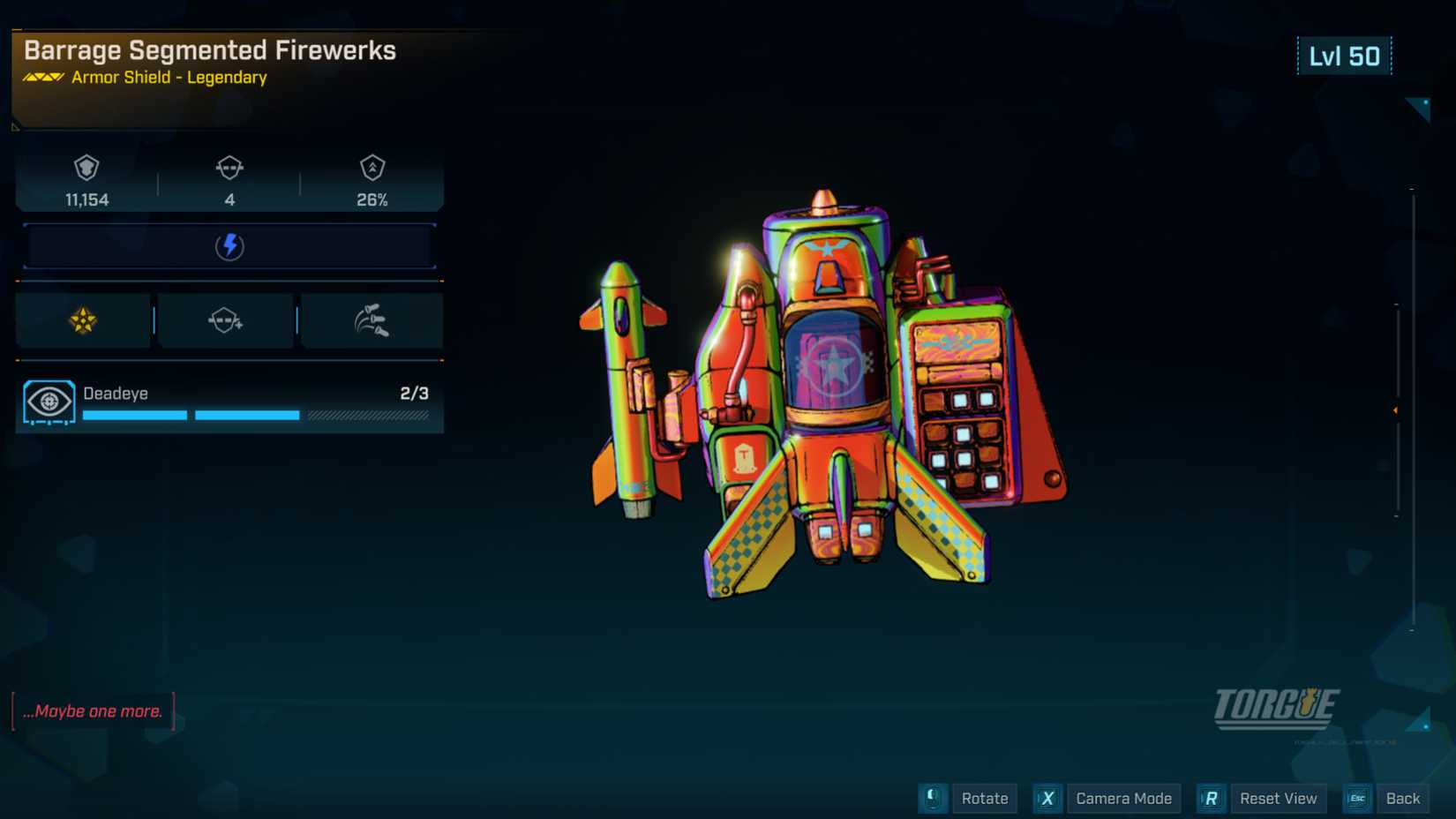Screen dimensions: 1456x819
Task: Go Back from item inspection
Action: (1401, 799)
